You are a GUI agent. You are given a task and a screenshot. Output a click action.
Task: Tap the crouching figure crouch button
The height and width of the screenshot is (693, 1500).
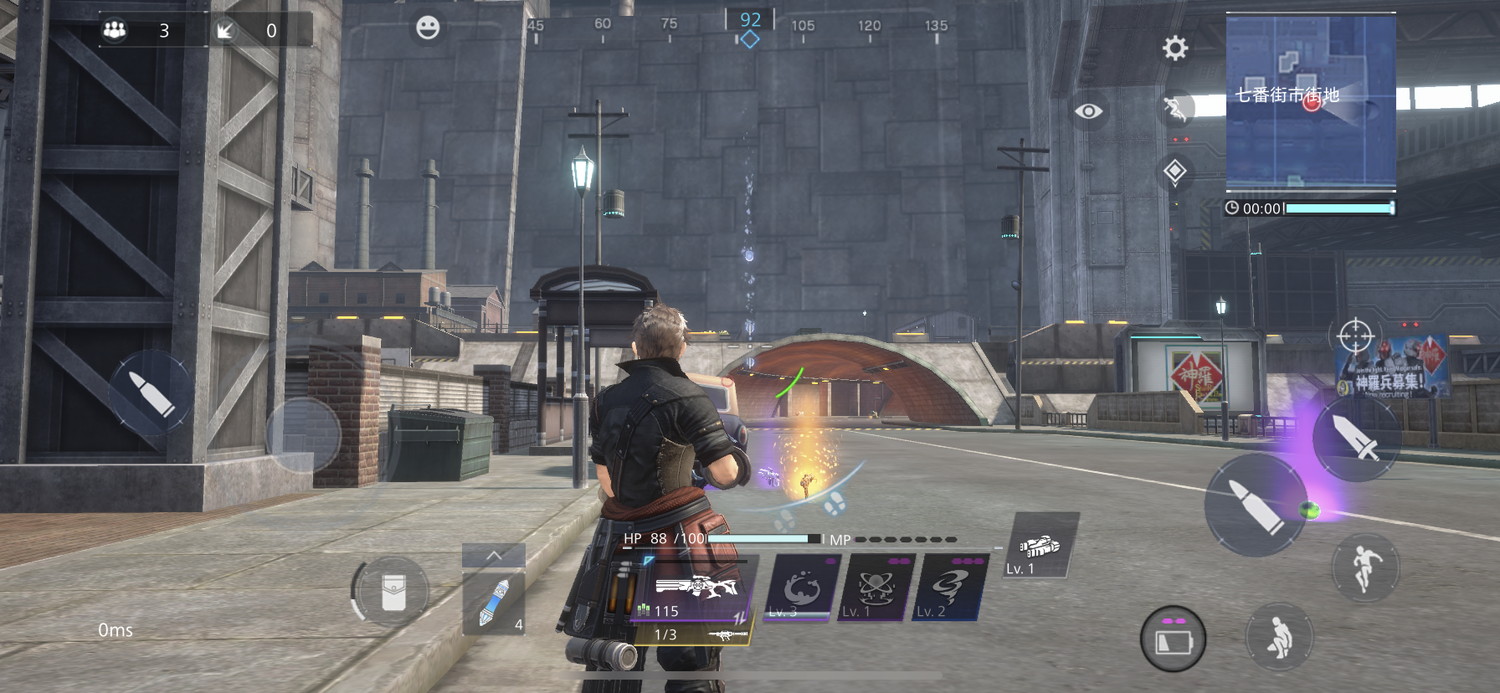1278,636
